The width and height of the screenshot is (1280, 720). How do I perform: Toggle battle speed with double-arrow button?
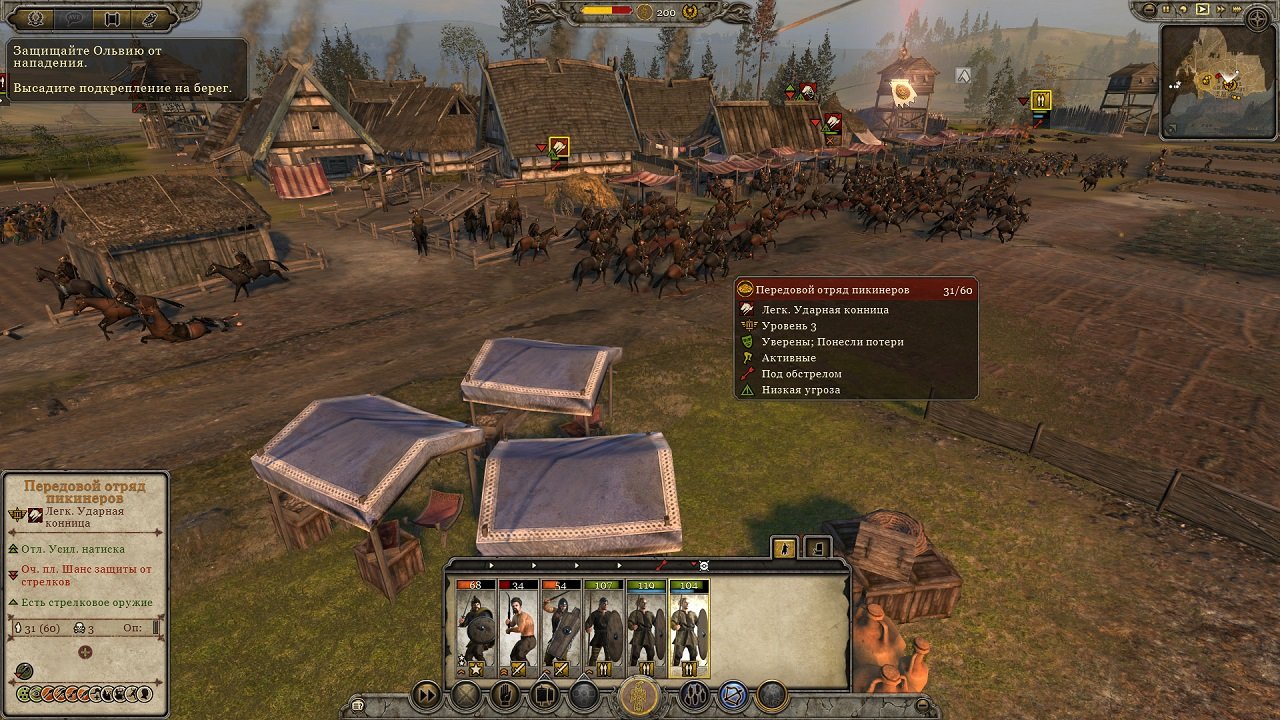[x=426, y=694]
